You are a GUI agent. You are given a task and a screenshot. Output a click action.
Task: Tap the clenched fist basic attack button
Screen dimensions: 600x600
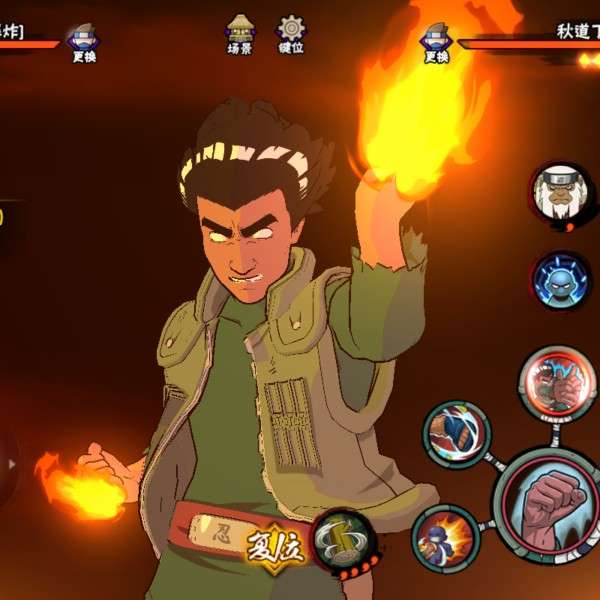[553, 504]
